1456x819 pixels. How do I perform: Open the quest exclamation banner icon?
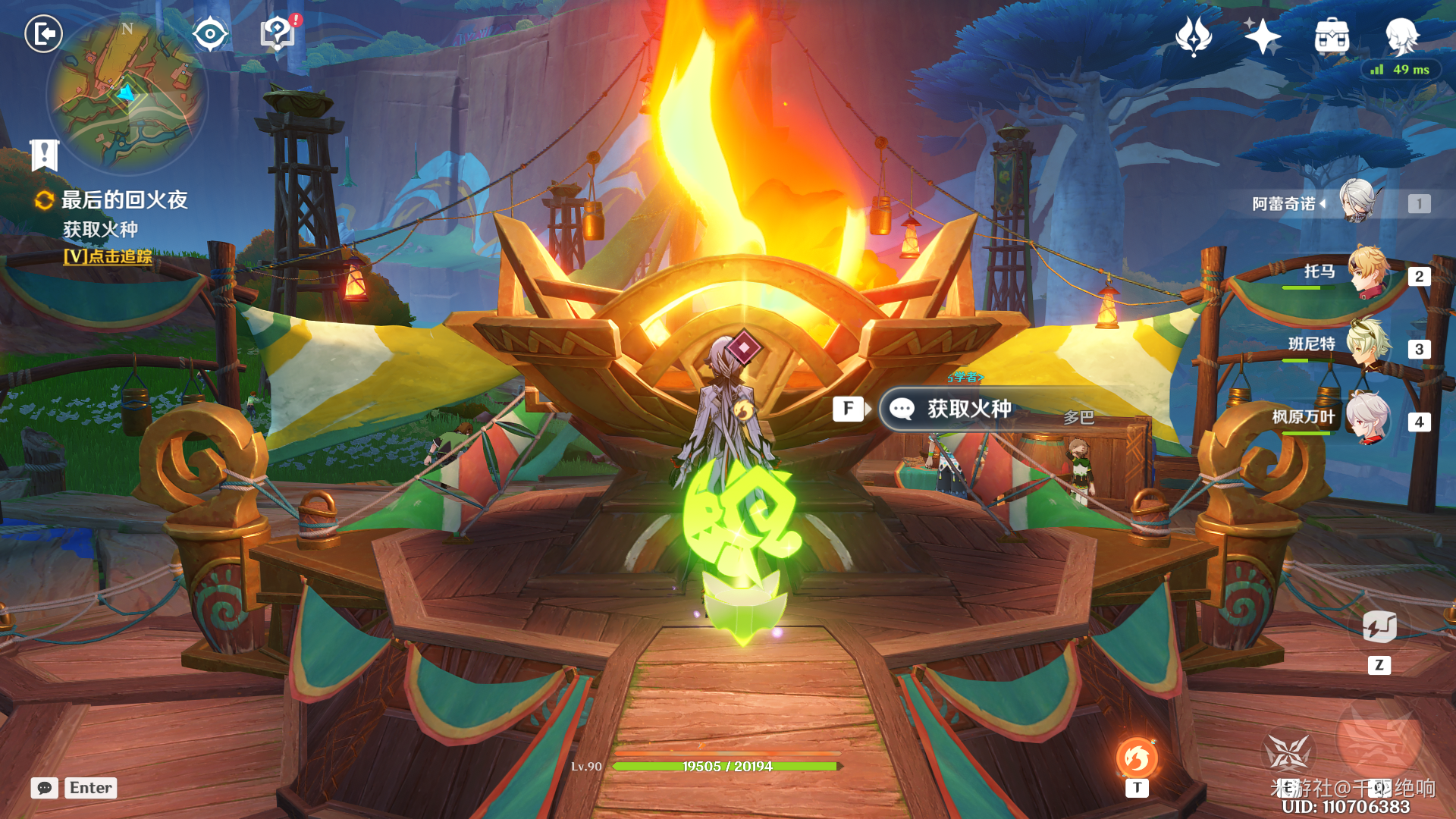44,155
